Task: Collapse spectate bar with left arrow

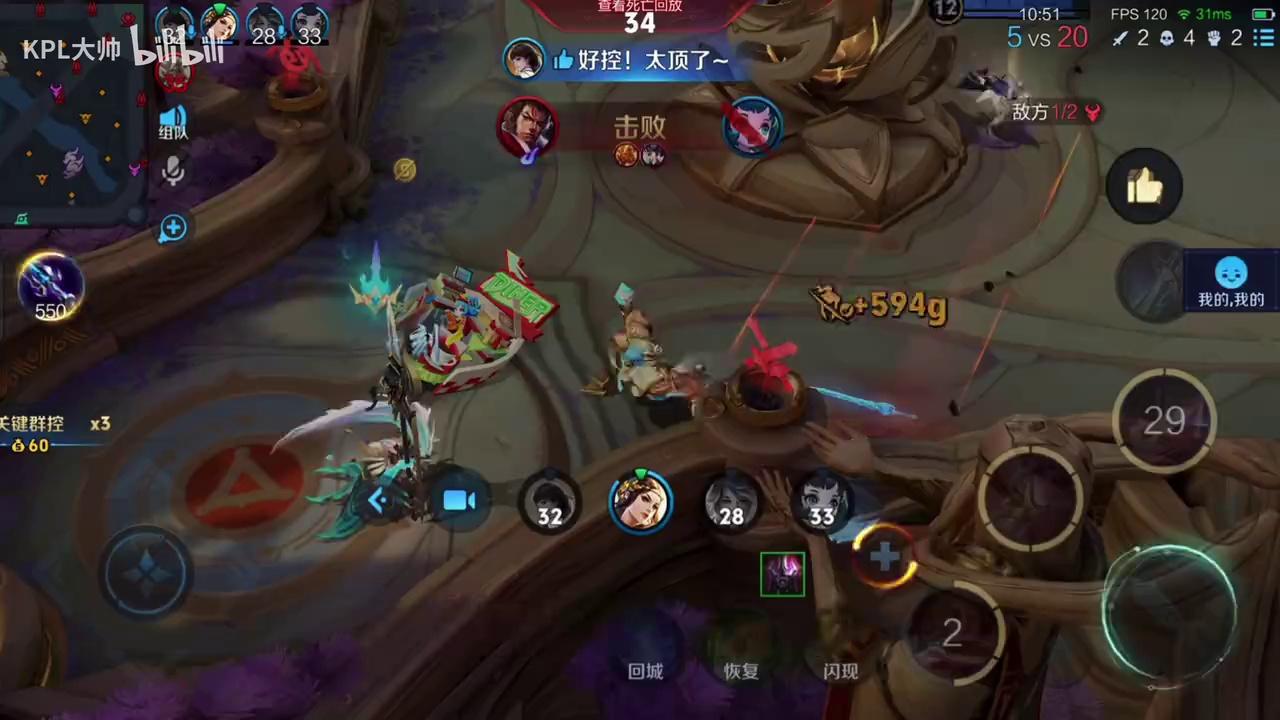Action: click(x=378, y=500)
